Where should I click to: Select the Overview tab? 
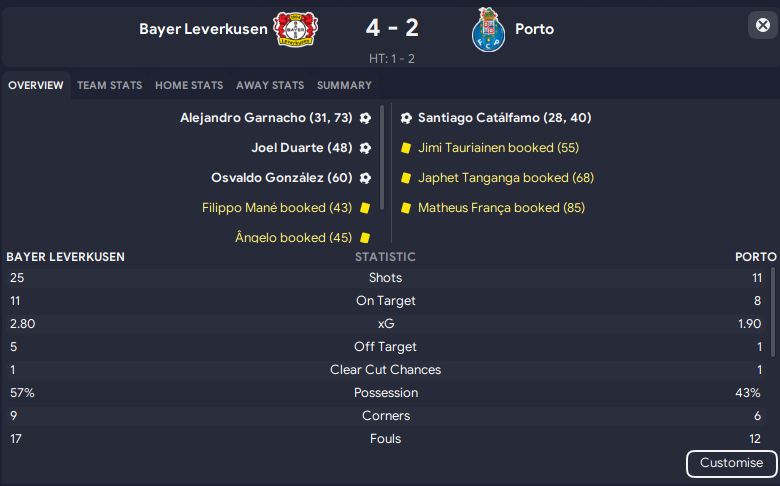(36, 86)
